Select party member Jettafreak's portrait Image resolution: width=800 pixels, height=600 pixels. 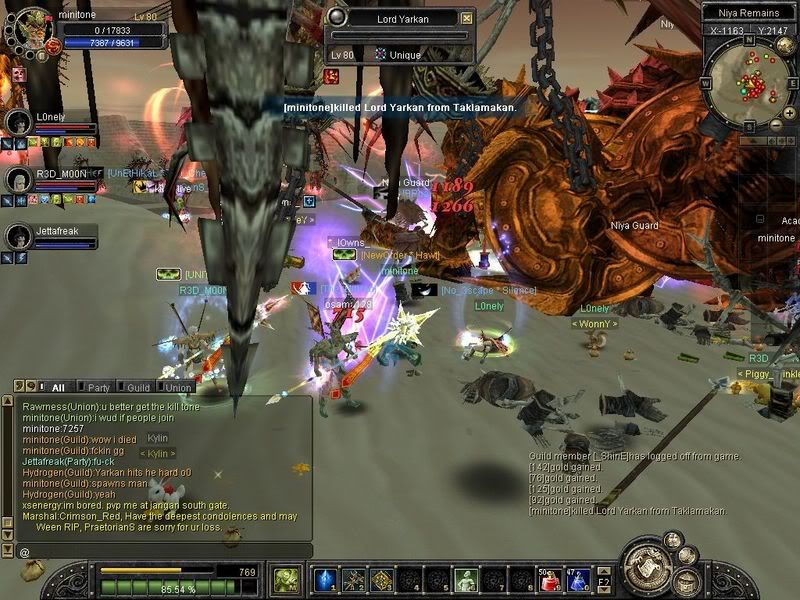click(x=17, y=236)
